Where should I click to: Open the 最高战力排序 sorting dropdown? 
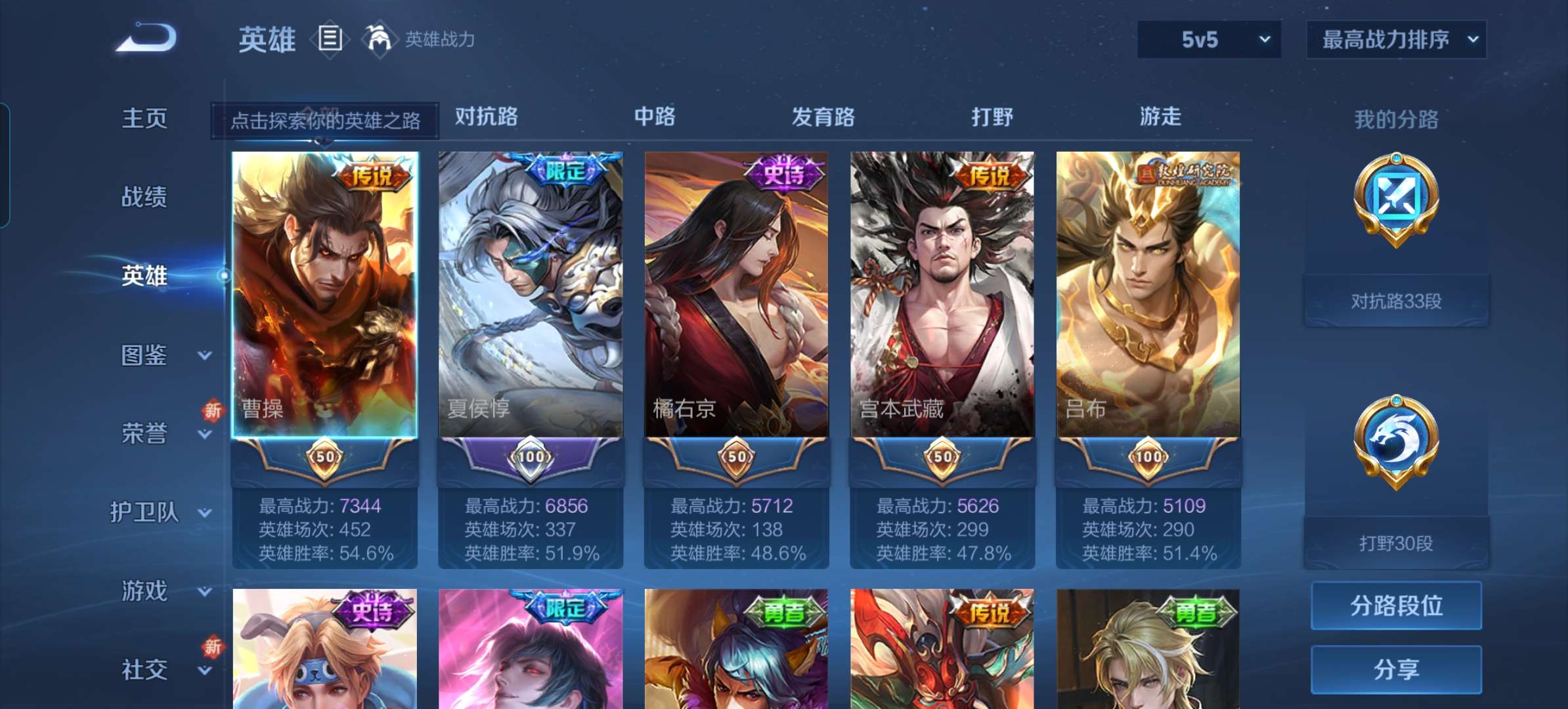(1397, 38)
